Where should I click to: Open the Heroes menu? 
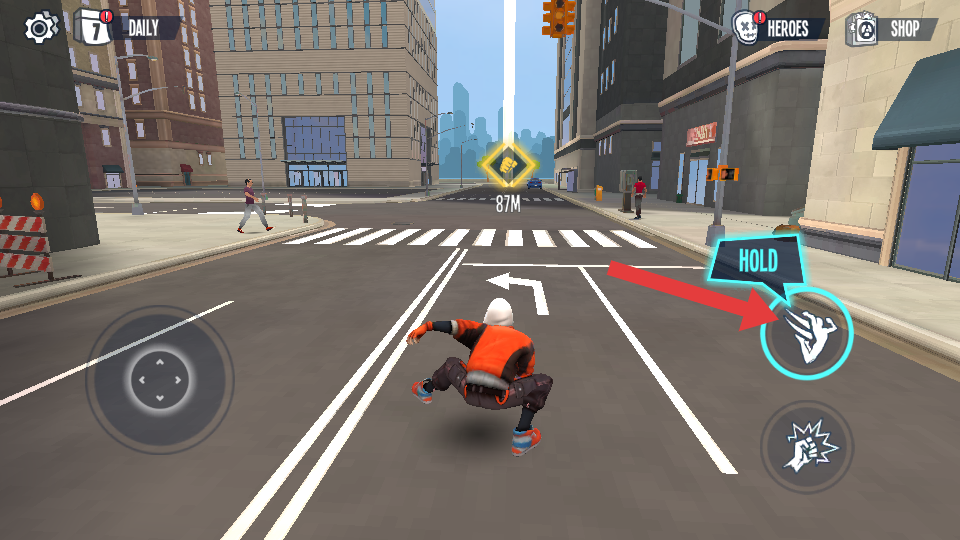(780, 28)
